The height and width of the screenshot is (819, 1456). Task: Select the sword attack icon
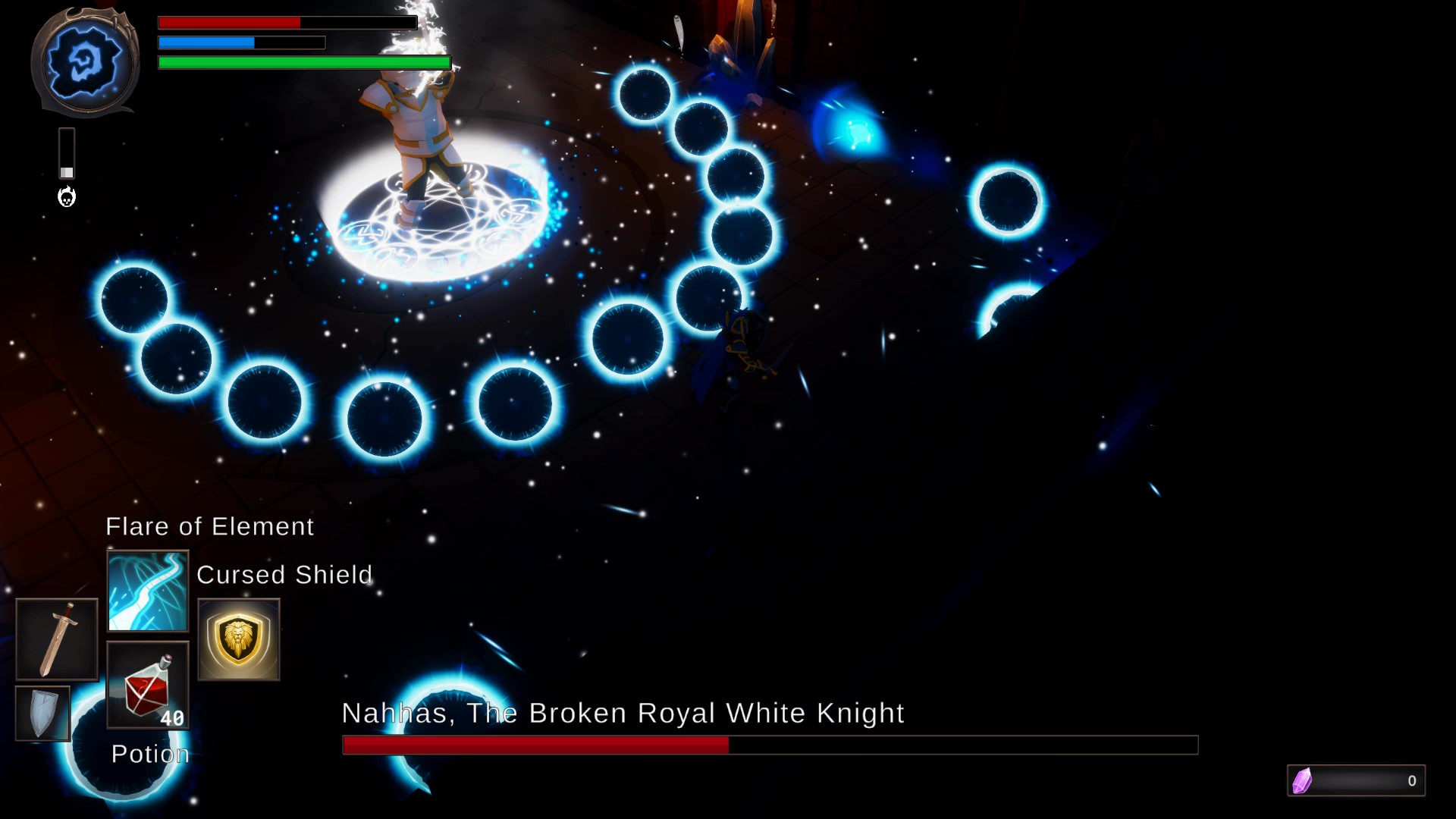point(56,639)
